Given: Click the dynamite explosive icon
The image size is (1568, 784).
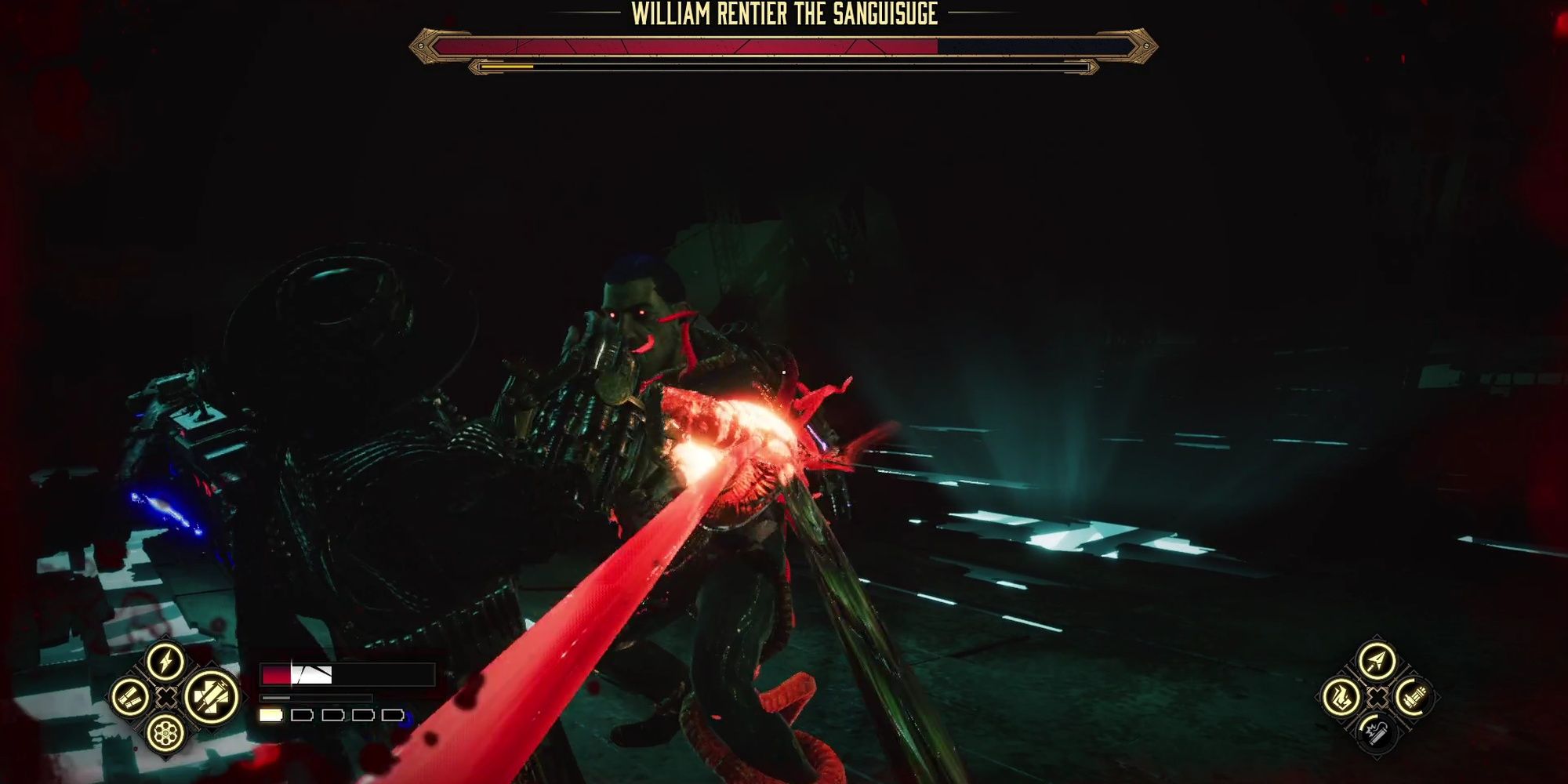Looking at the screenshot, I should pyautogui.click(x=1377, y=735).
